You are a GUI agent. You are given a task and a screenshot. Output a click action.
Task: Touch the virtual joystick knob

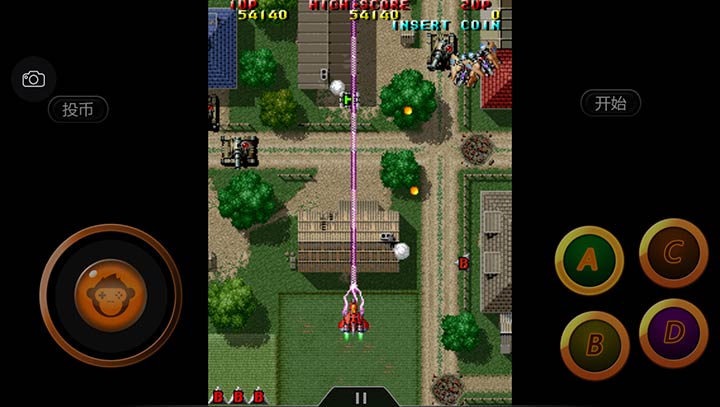(110, 295)
